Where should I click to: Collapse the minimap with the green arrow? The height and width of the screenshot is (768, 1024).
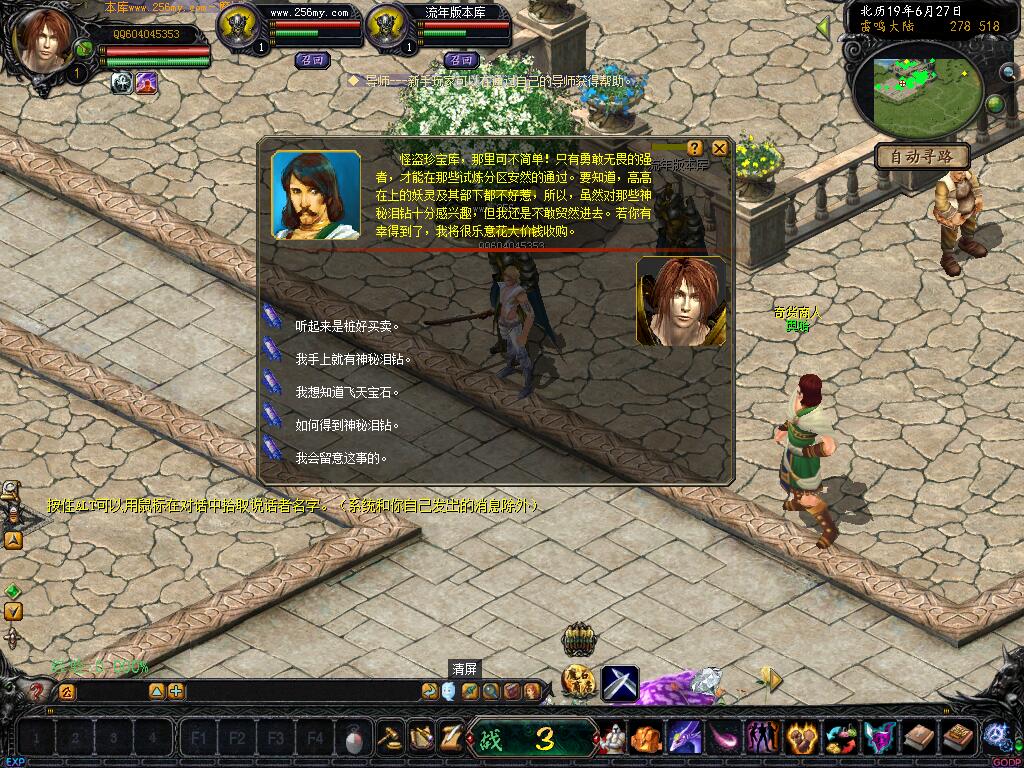click(823, 27)
